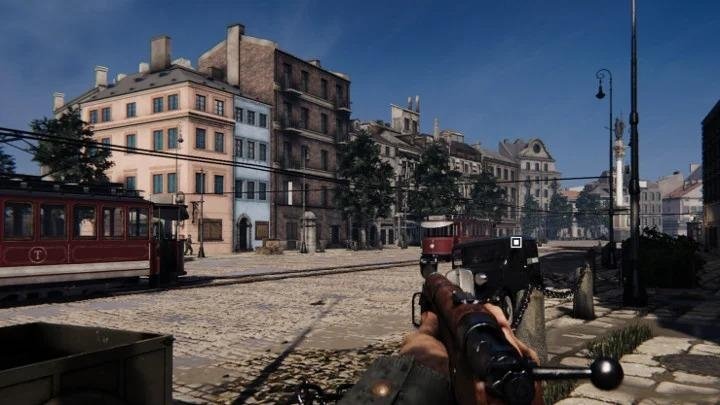Click the white square objective marker
Screen dimensions: 720x405
[x=516, y=242]
